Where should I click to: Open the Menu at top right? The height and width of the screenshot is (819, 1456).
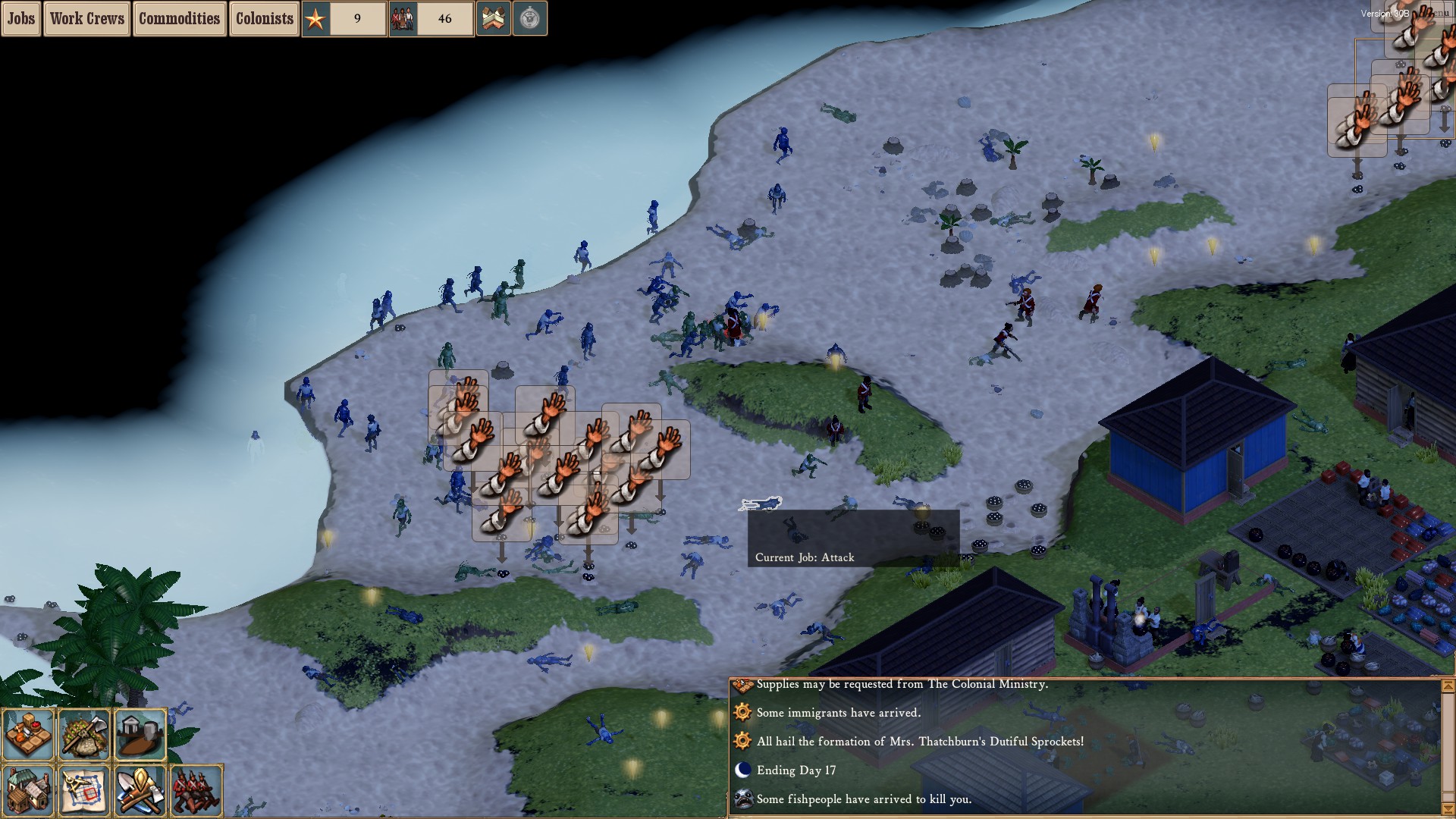point(1438,14)
